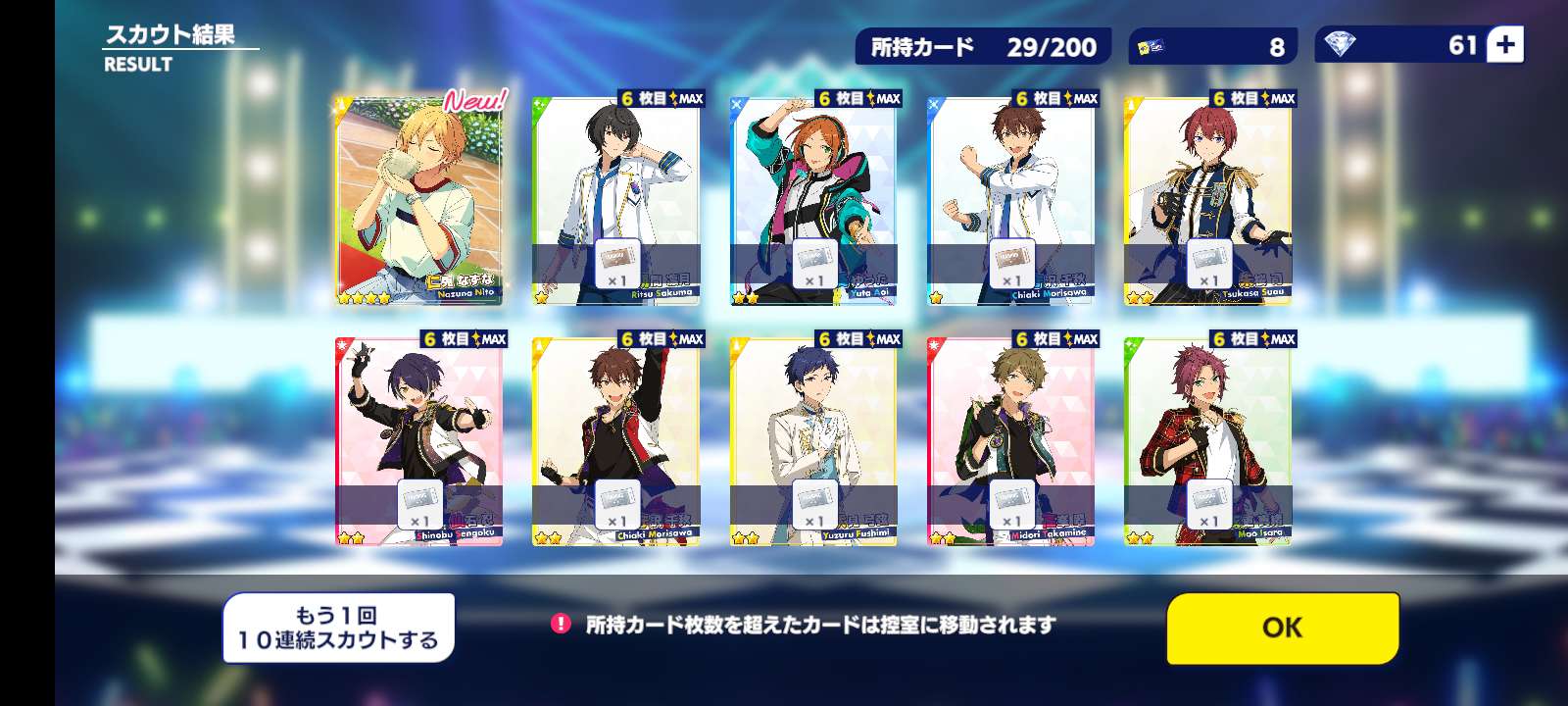Choose the Midori Takamine card
The width and height of the screenshot is (1568, 706).
[x=1011, y=441]
